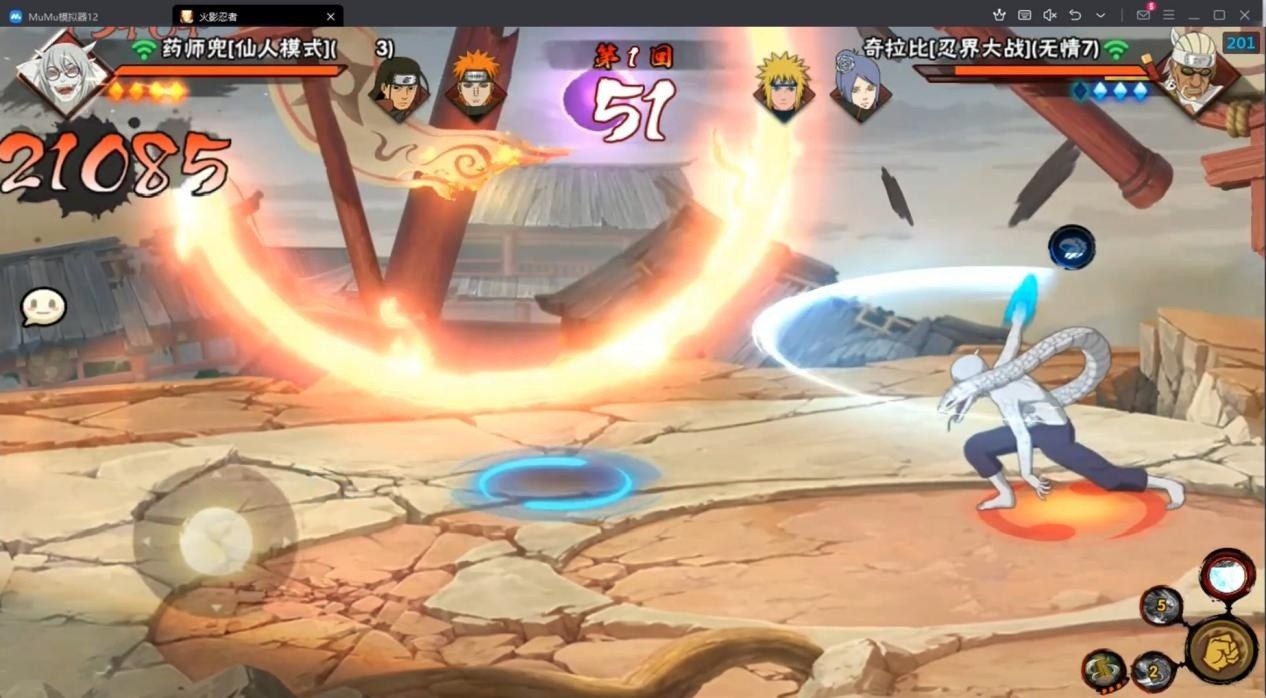Select Killer Bee's opponent portrait
1266x698 pixels.
tap(1195, 70)
